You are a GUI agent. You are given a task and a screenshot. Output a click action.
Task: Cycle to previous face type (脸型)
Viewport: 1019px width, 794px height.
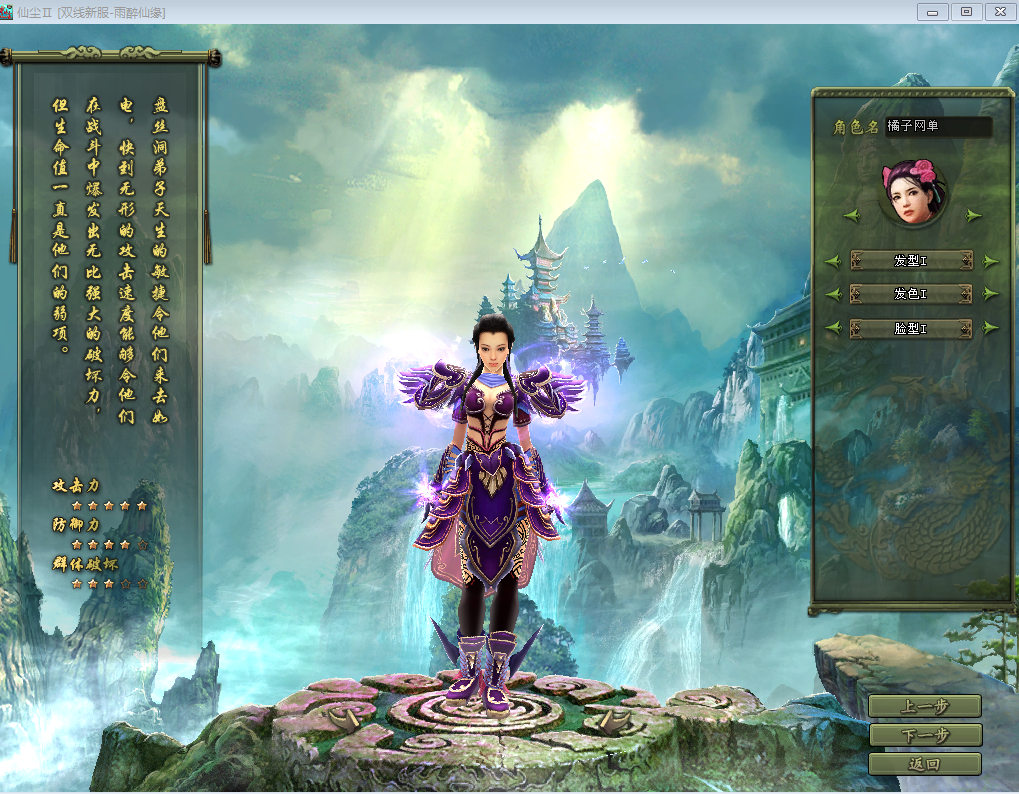(x=832, y=327)
